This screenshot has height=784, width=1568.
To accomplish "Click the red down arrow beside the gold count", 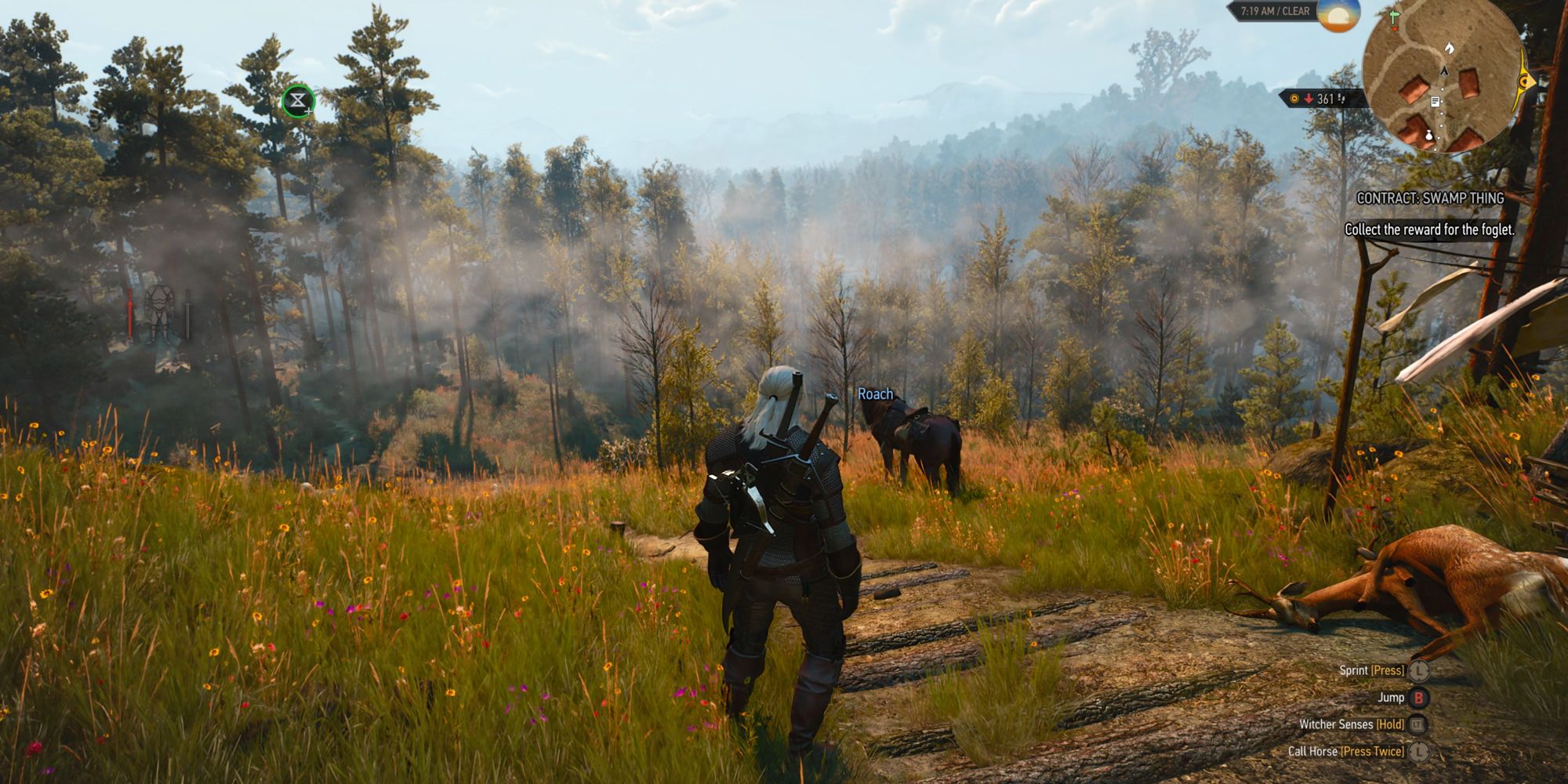I will click(1308, 98).
